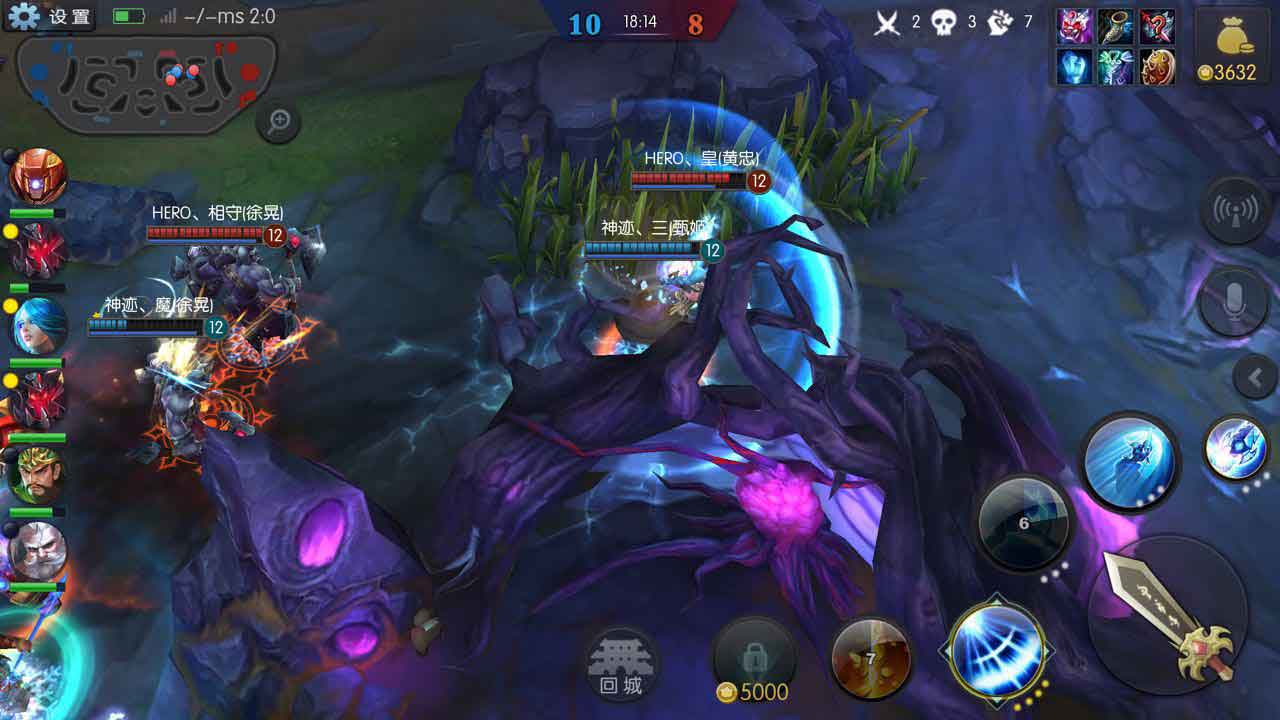Tap the skill showing cooldown 6
This screenshot has height=720, width=1280.
(x=1023, y=522)
